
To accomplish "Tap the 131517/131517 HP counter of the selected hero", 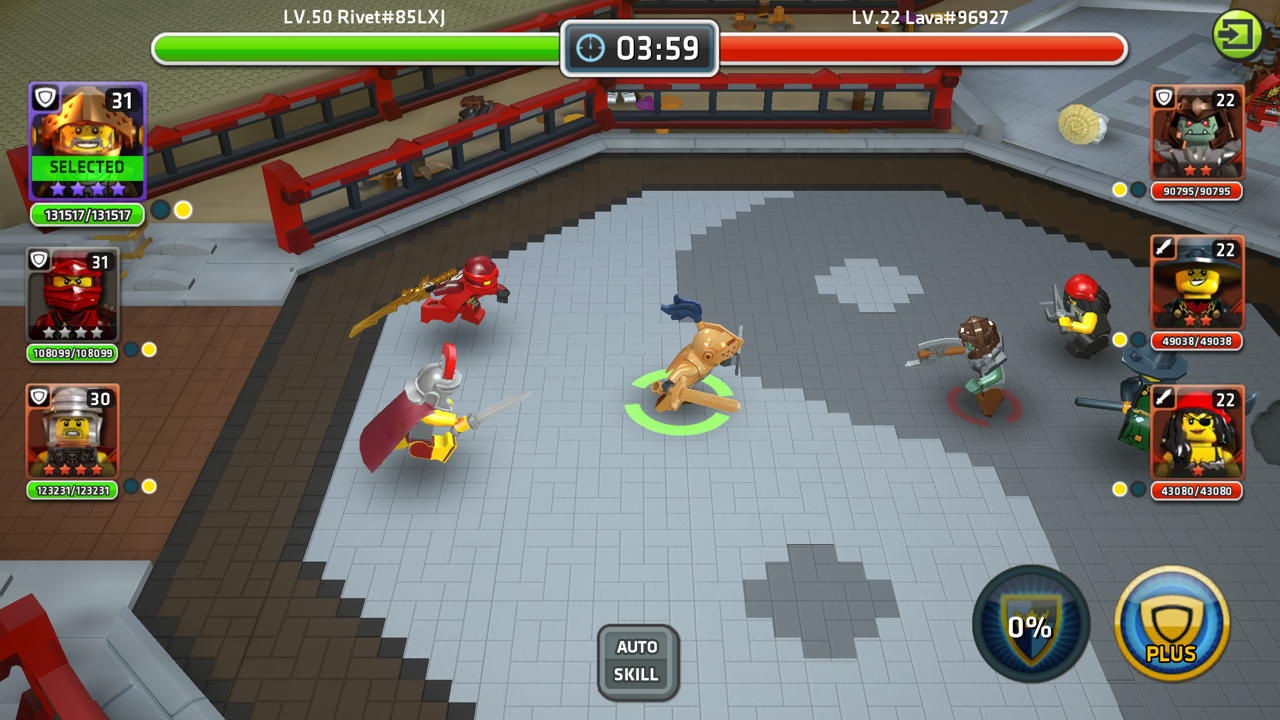I will 86,214.
